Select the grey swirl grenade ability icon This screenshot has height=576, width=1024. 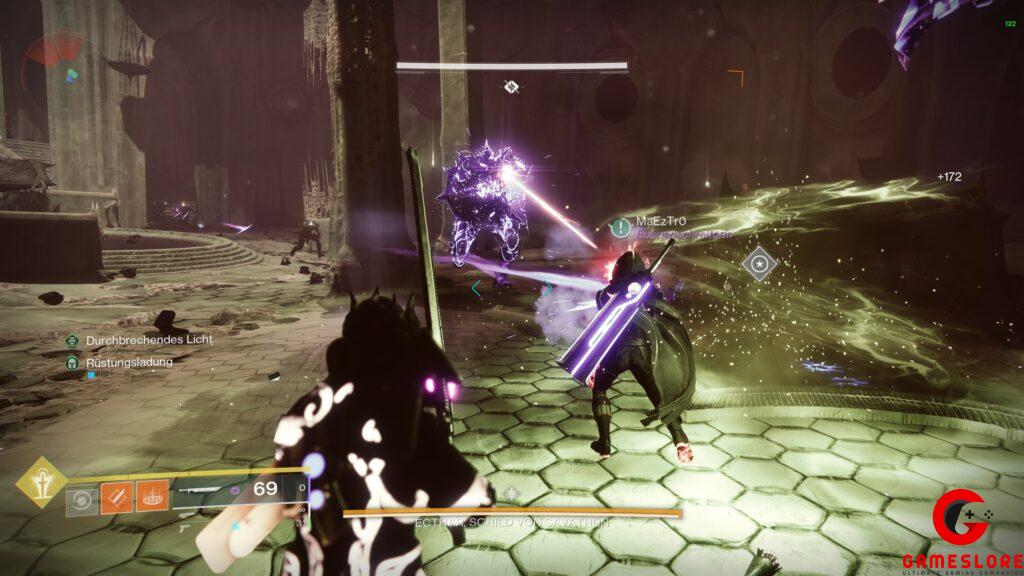(x=82, y=495)
